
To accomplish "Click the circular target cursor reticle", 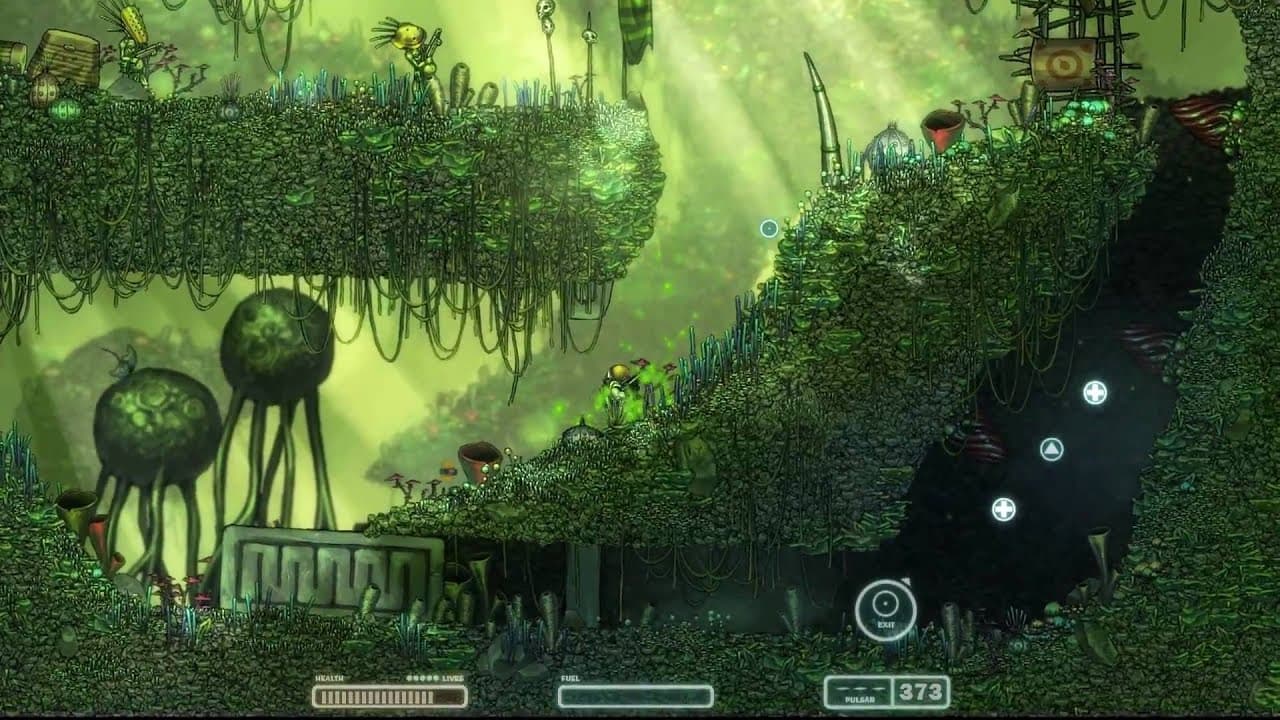I will click(768, 228).
